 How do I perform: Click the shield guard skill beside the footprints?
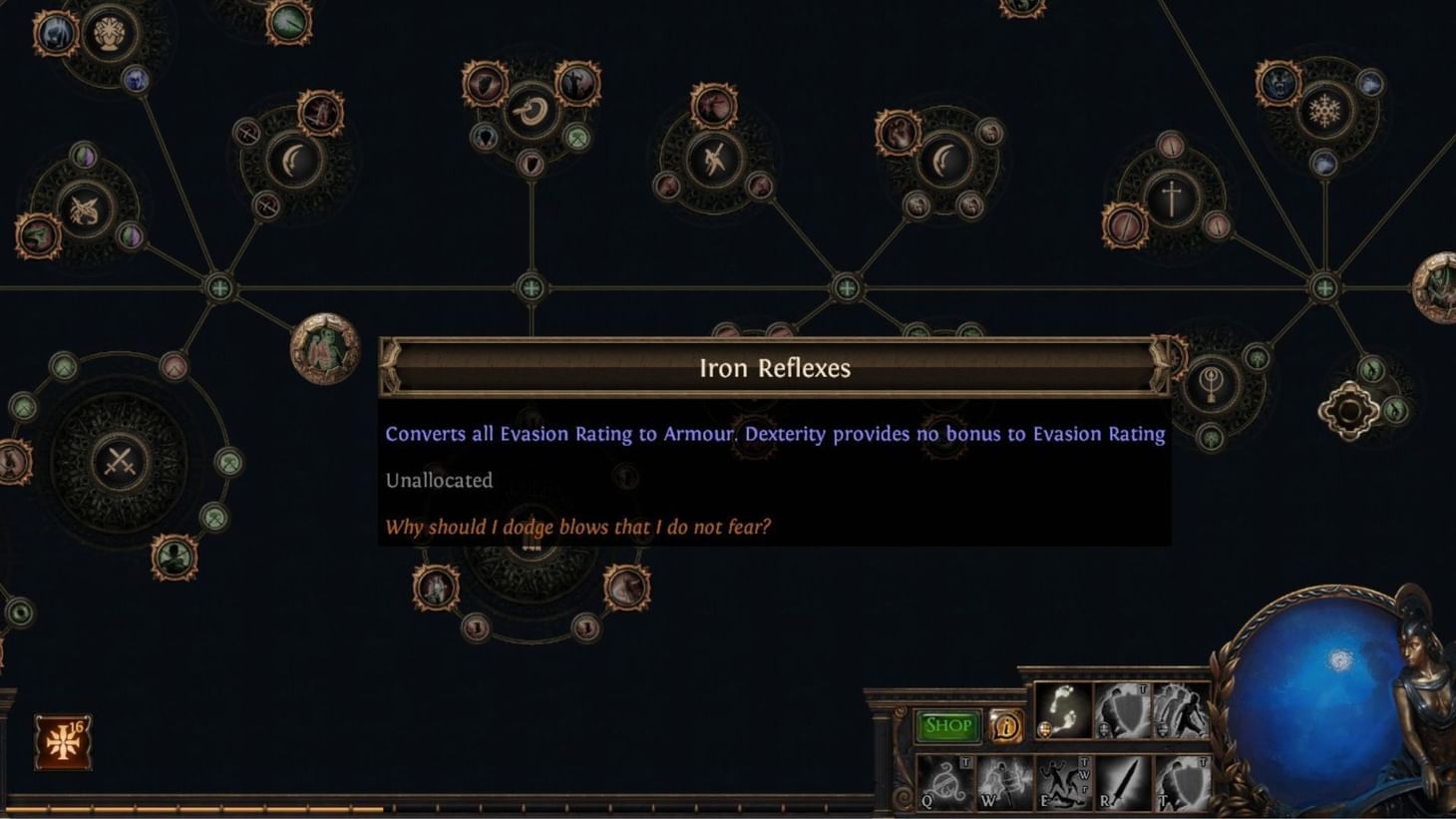pyautogui.click(x=1121, y=712)
